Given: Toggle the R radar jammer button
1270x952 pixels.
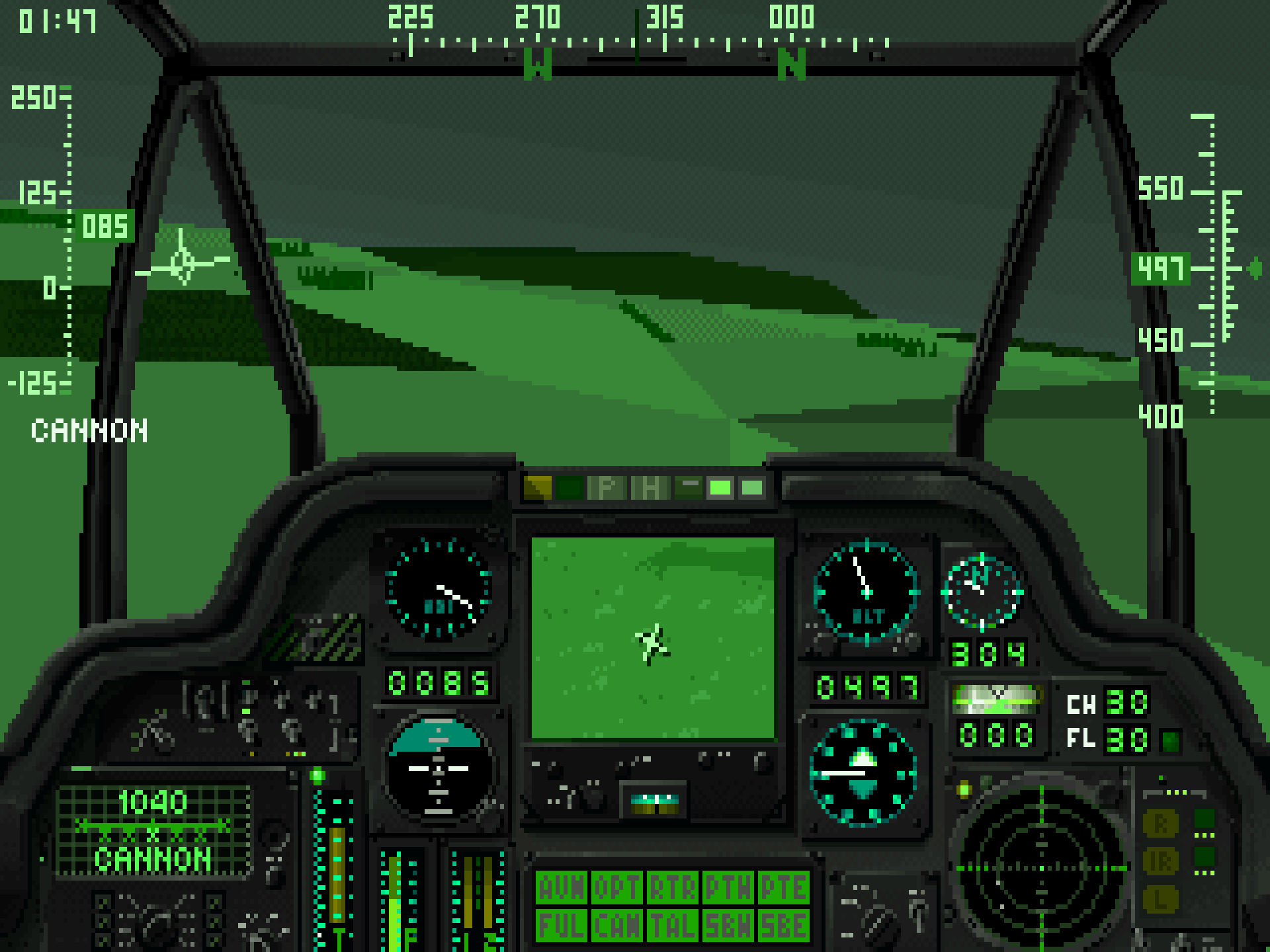Looking at the screenshot, I should [1161, 823].
